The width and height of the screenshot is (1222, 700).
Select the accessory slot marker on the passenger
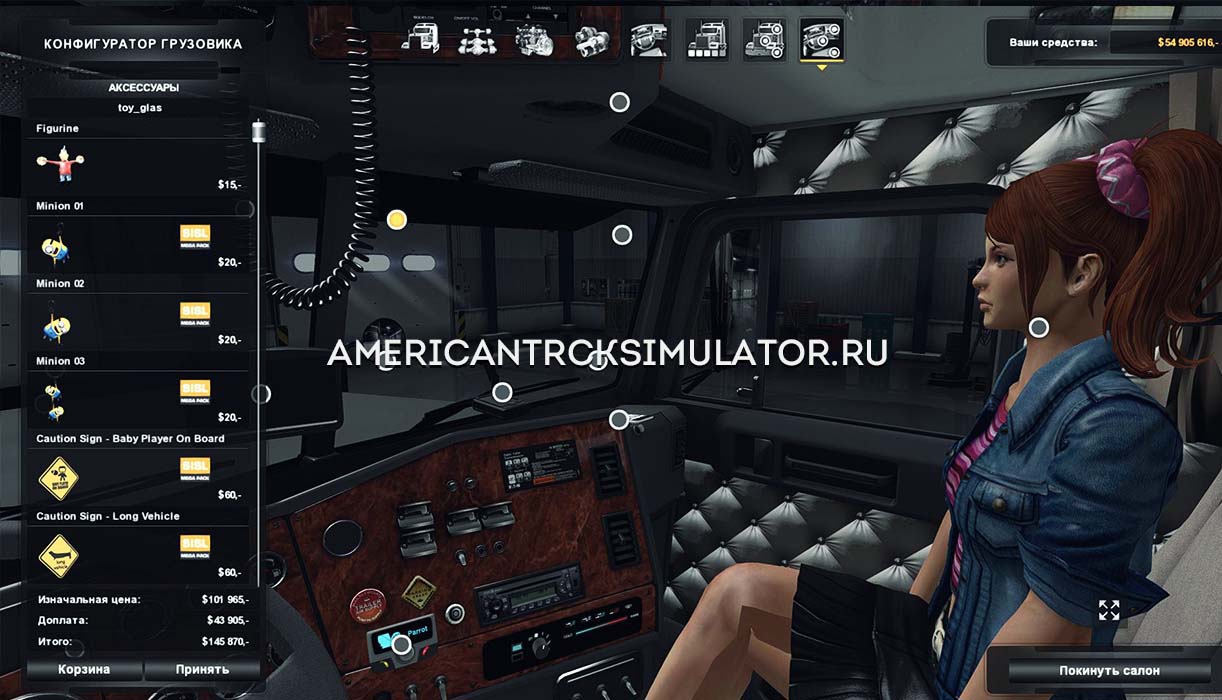point(1039,326)
